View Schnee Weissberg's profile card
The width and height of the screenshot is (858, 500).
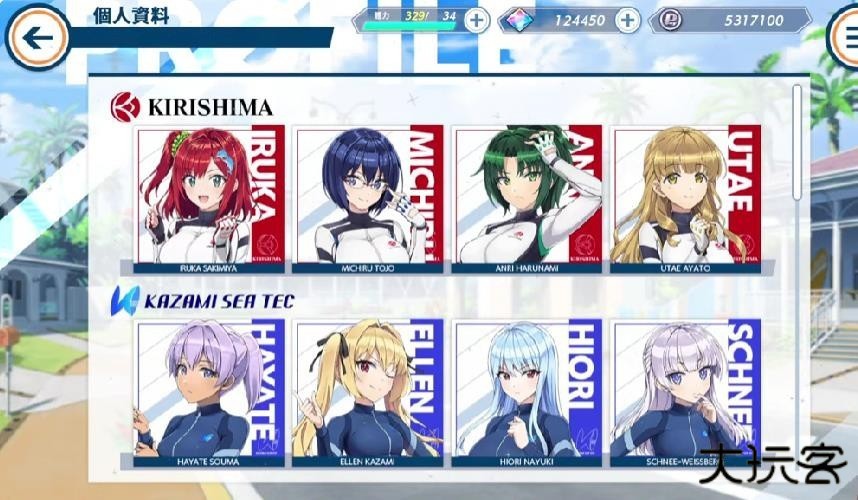(685, 392)
